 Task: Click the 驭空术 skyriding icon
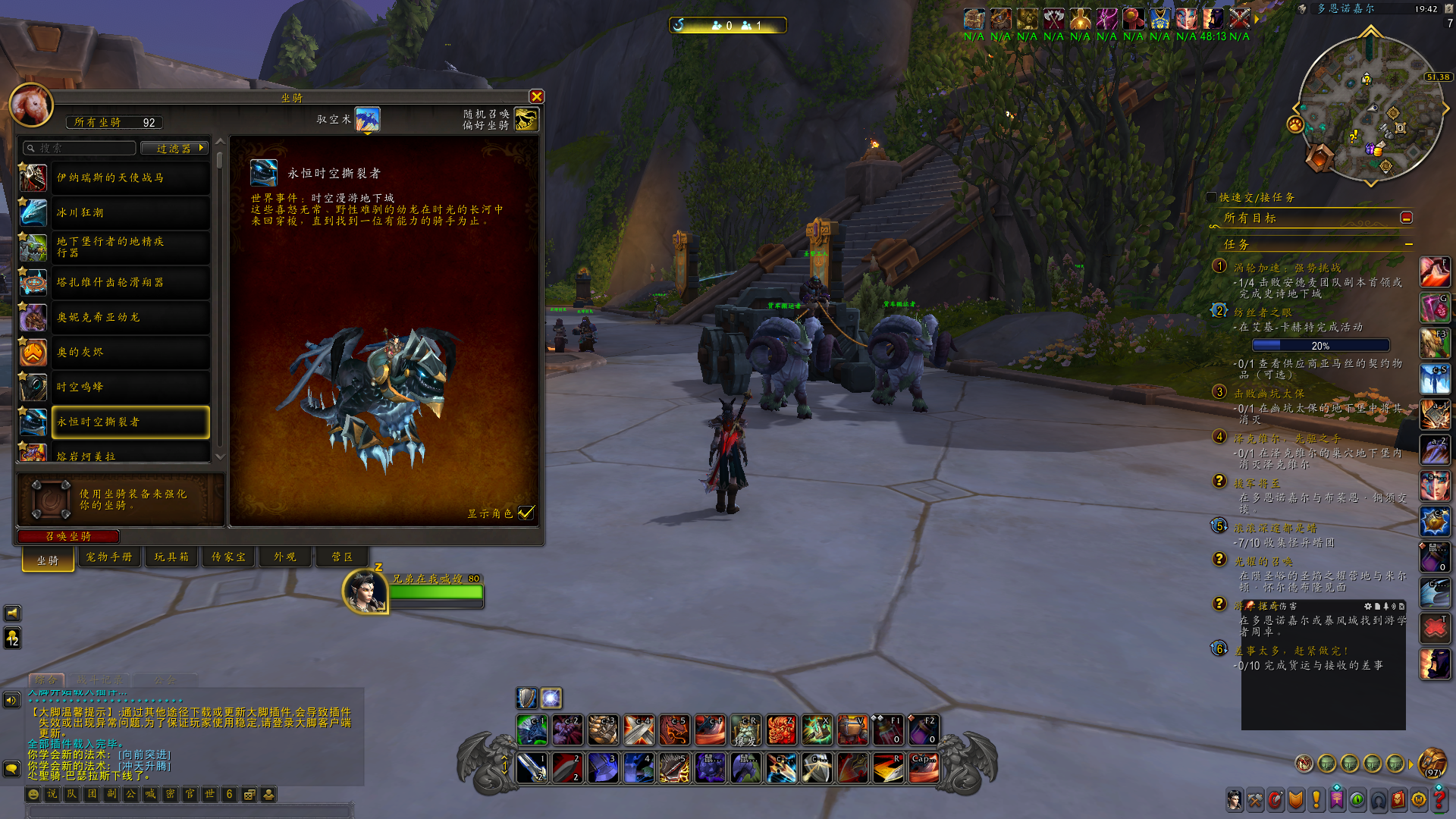tap(368, 119)
